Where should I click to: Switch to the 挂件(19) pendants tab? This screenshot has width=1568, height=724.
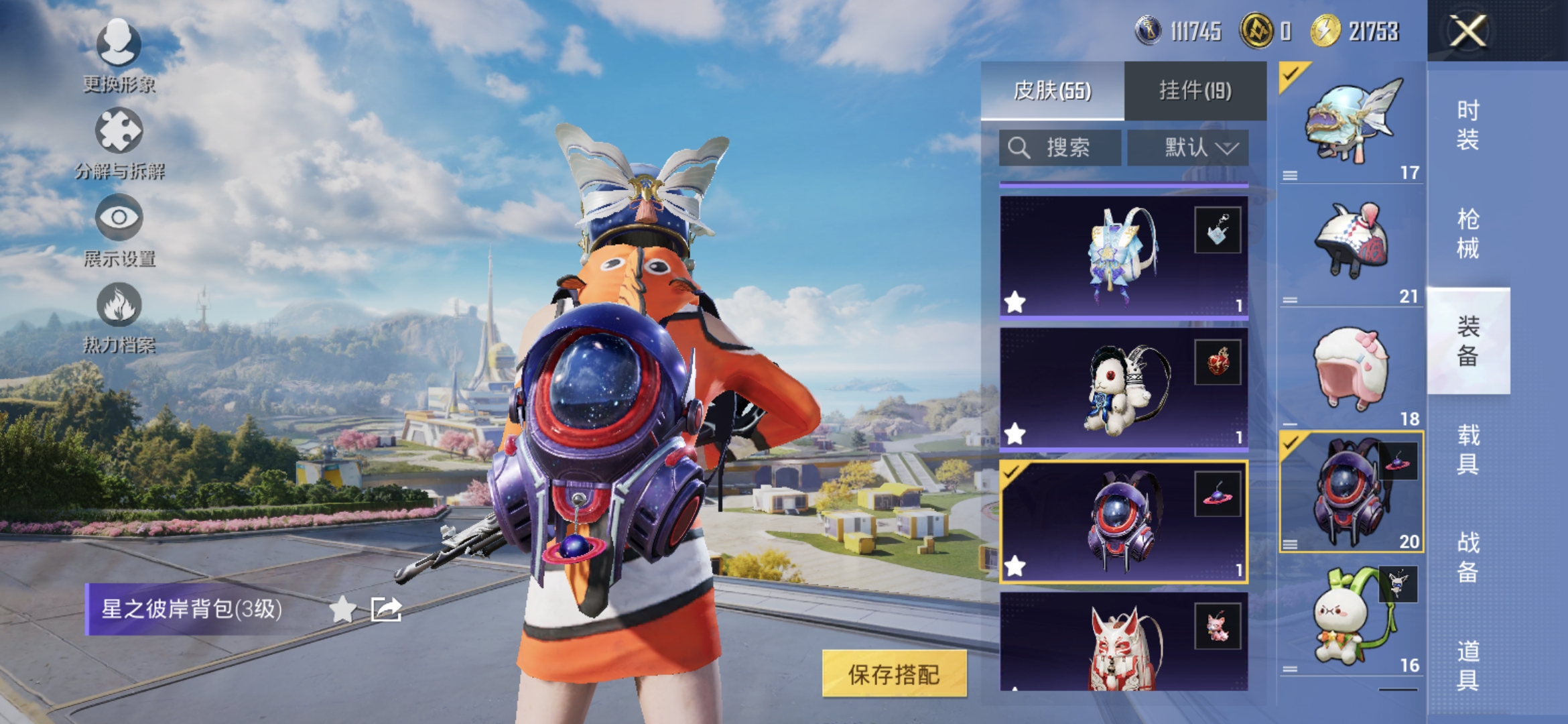1195,90
